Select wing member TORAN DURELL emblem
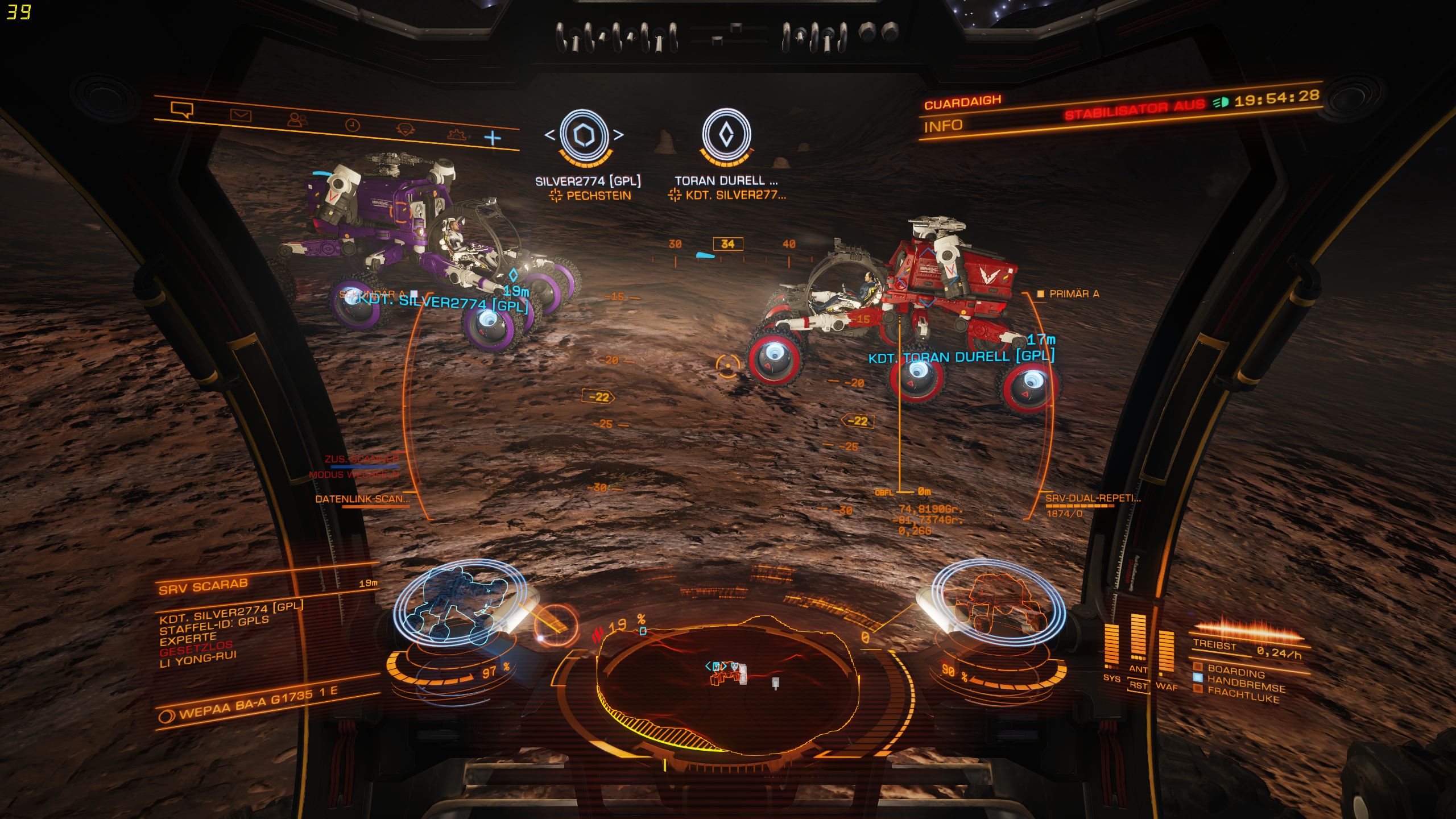 [726, 135]
